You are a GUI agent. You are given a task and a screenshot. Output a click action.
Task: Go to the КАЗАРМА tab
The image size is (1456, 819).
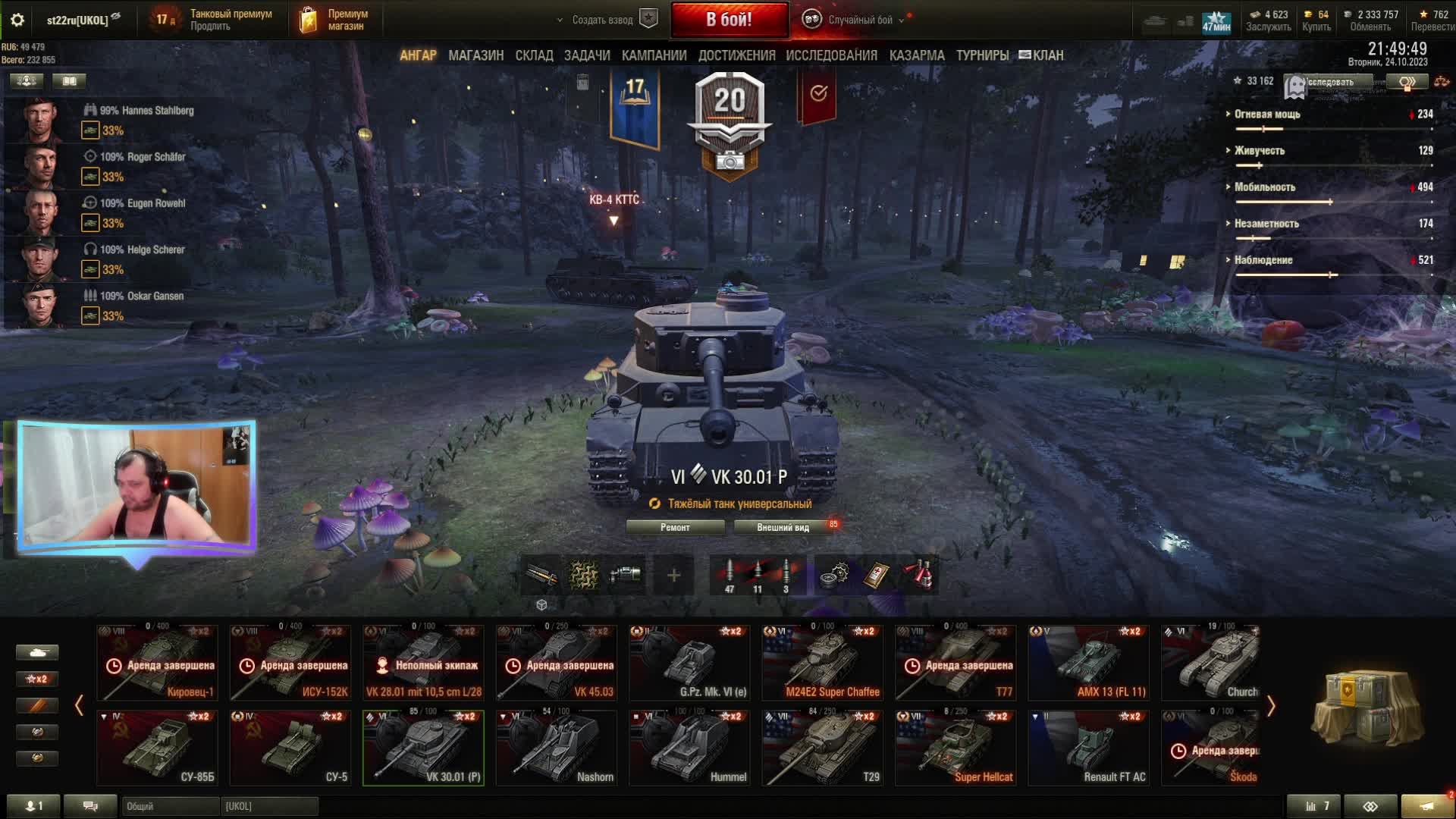pyautogui.click(x=917, y=55)
